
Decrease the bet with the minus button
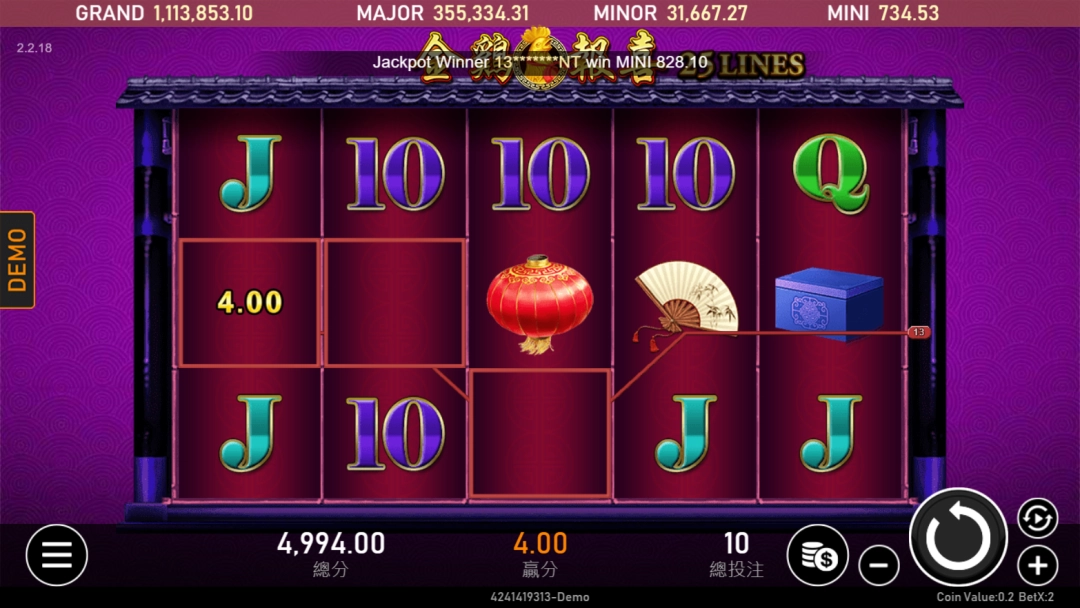879,567
